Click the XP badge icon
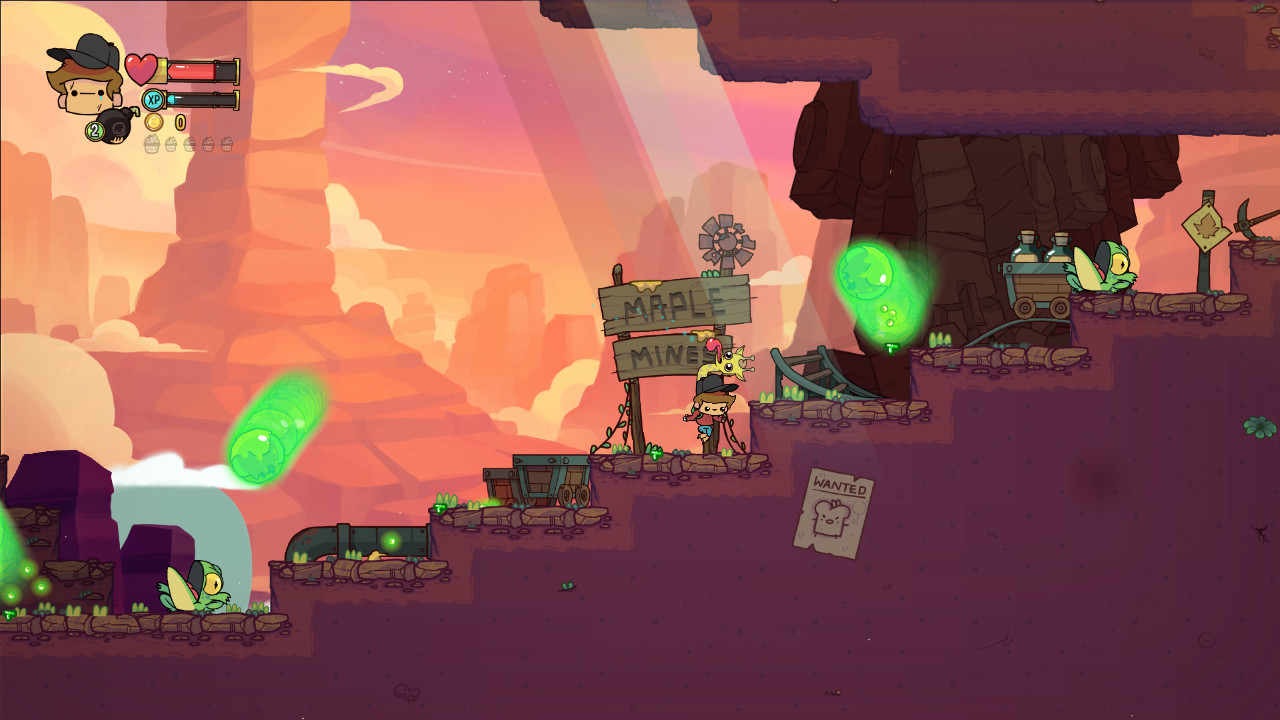Viewport: 1280px width, 720px height. click(x=156, y=99)
